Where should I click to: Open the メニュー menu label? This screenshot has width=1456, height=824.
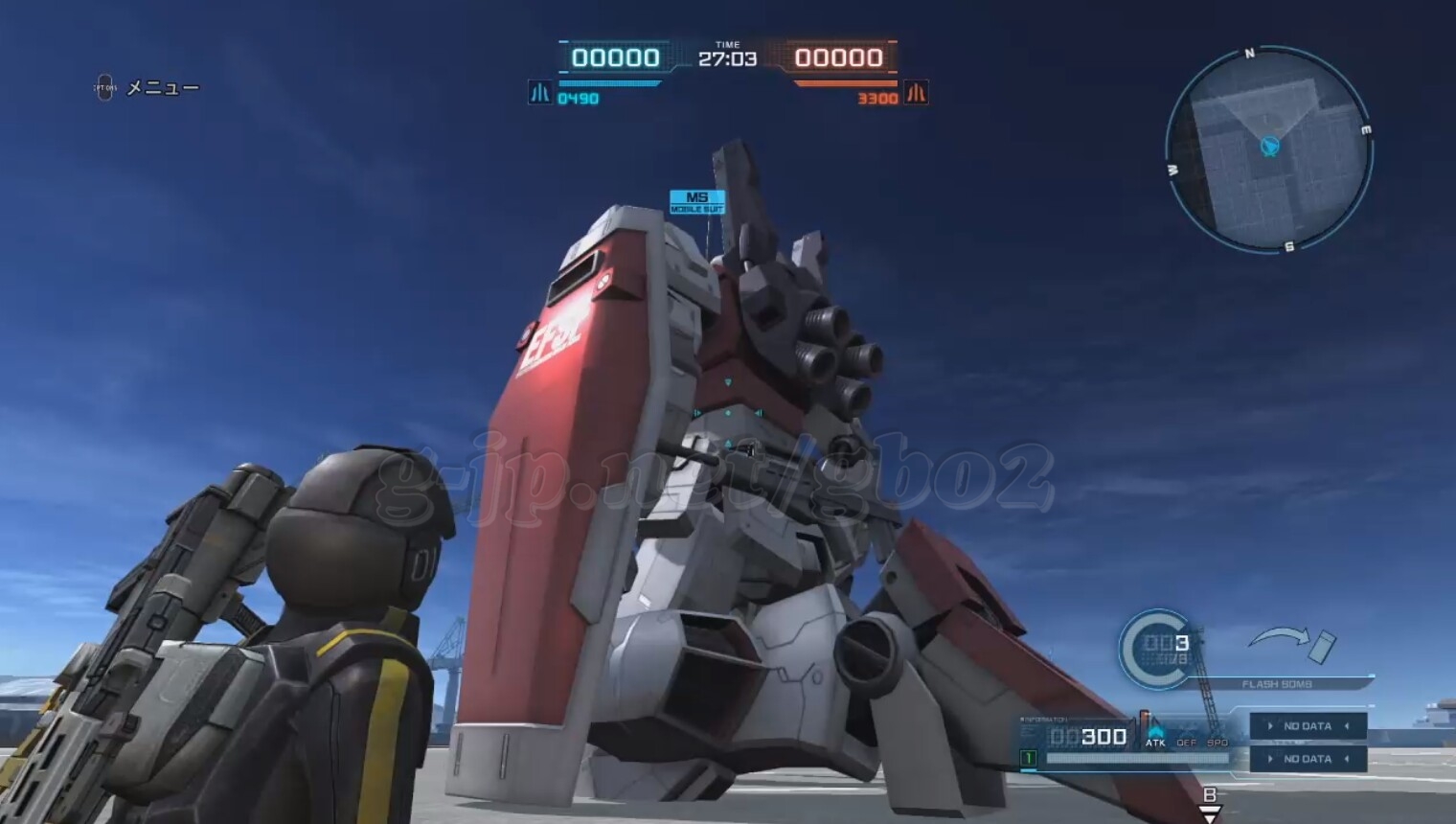[x=163, y=88]
